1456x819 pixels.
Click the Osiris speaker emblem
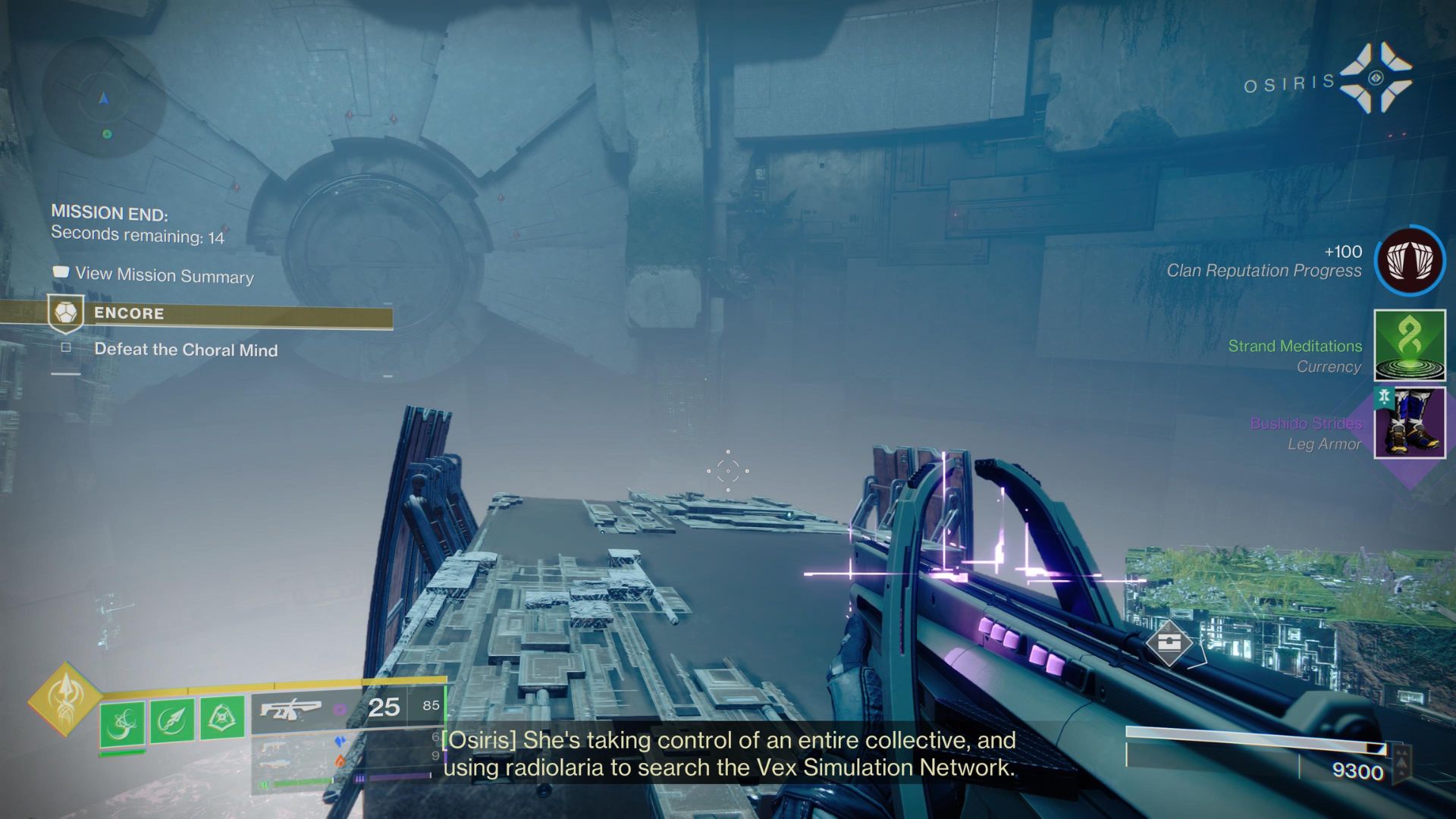click(x=1376, y=78)
